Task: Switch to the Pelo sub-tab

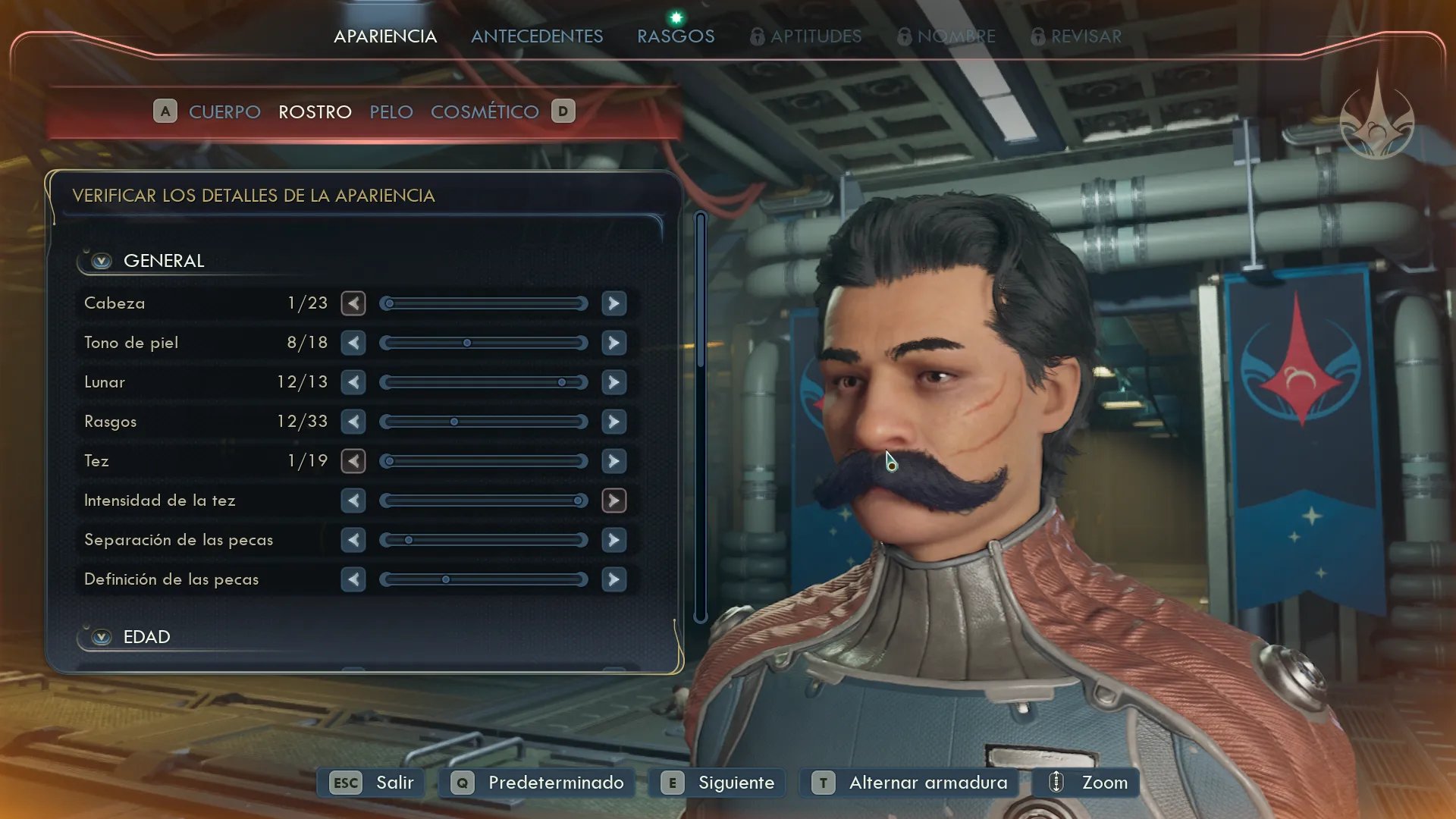Action: coord(391,112)
